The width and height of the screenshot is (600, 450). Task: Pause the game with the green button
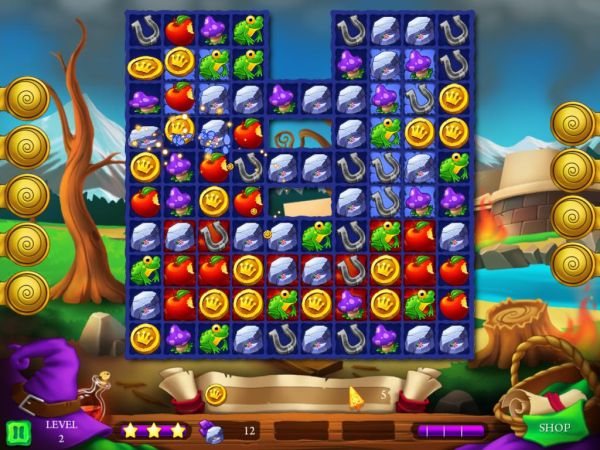18,431
